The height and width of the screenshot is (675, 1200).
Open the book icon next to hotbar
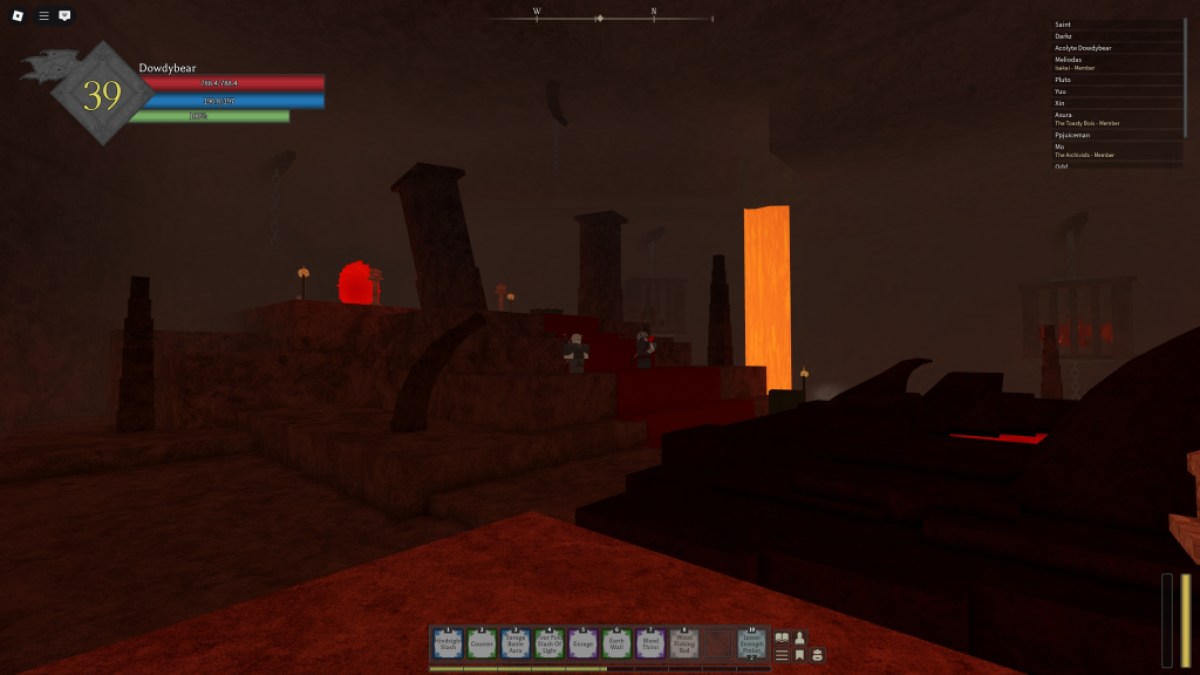[782, 637]
